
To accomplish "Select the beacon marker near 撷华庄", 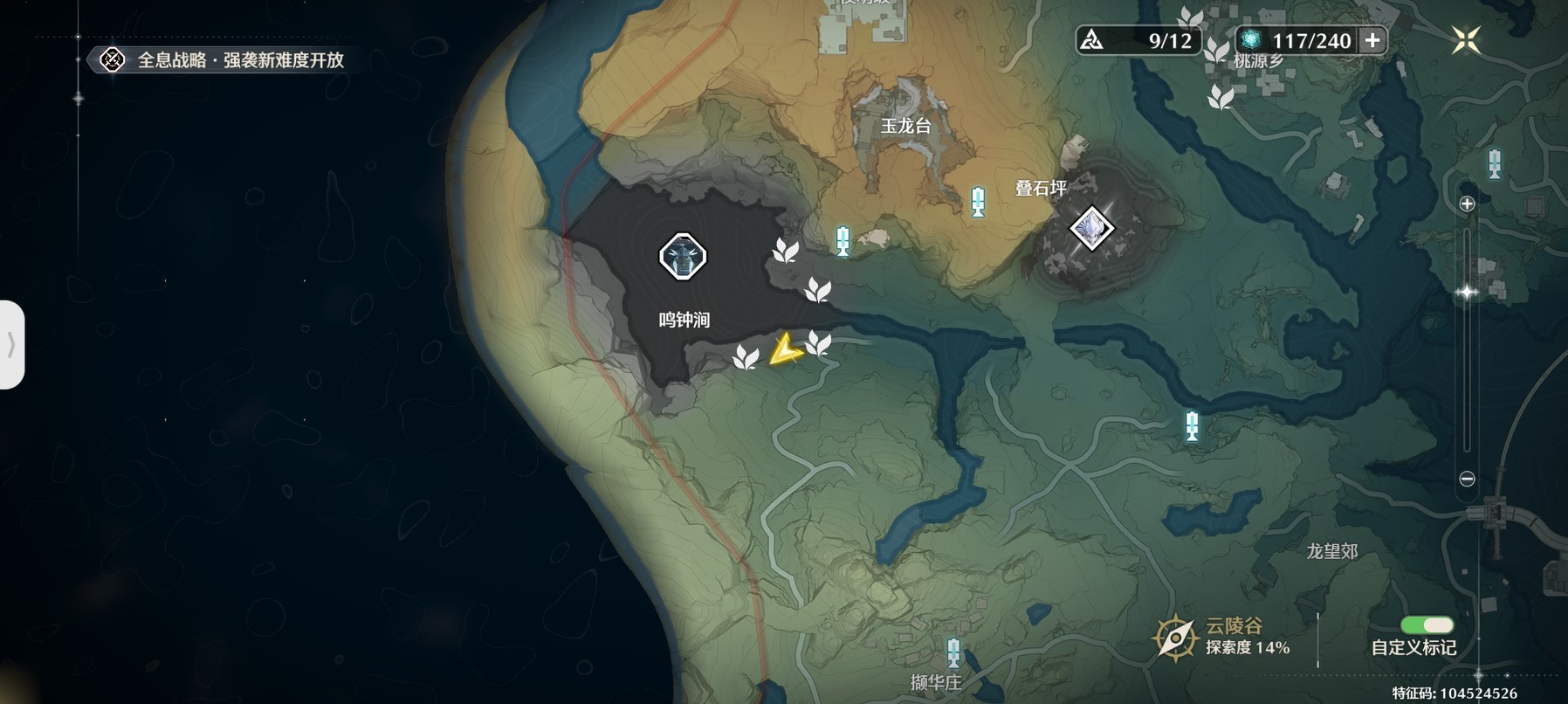I will pos(953,652).
